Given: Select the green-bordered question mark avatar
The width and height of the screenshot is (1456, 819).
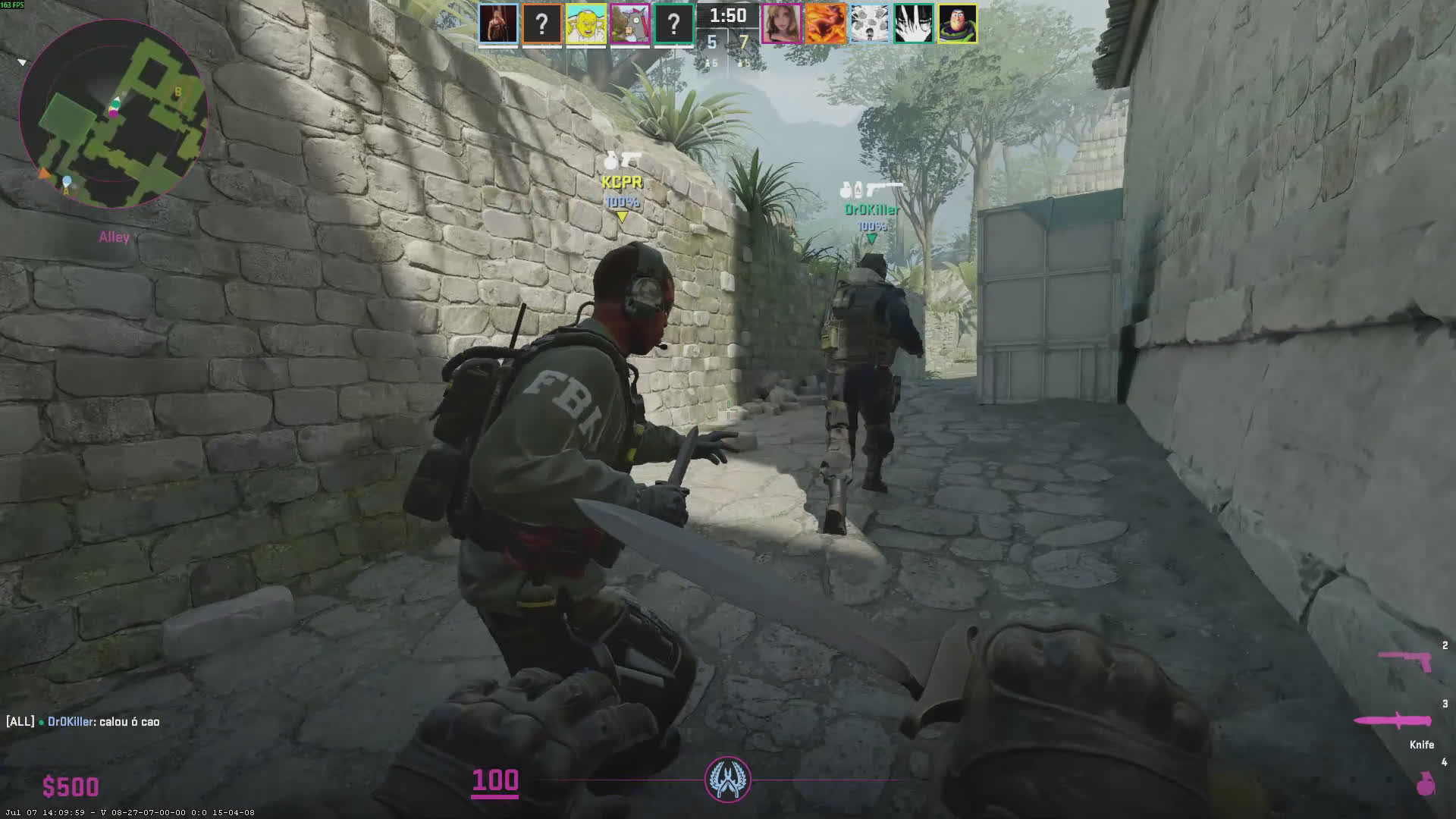Looking at the screenshot, I should [673, 24].
